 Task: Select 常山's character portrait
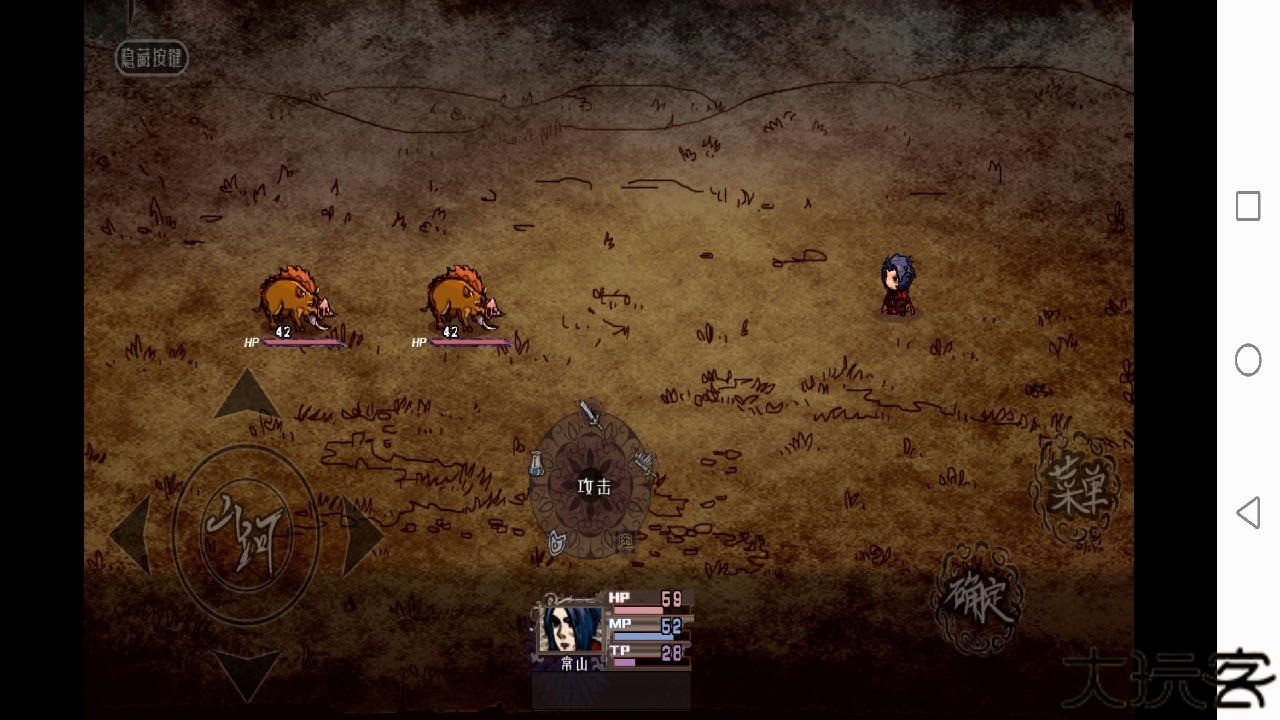pyautogui.click(x=571, y=630)
